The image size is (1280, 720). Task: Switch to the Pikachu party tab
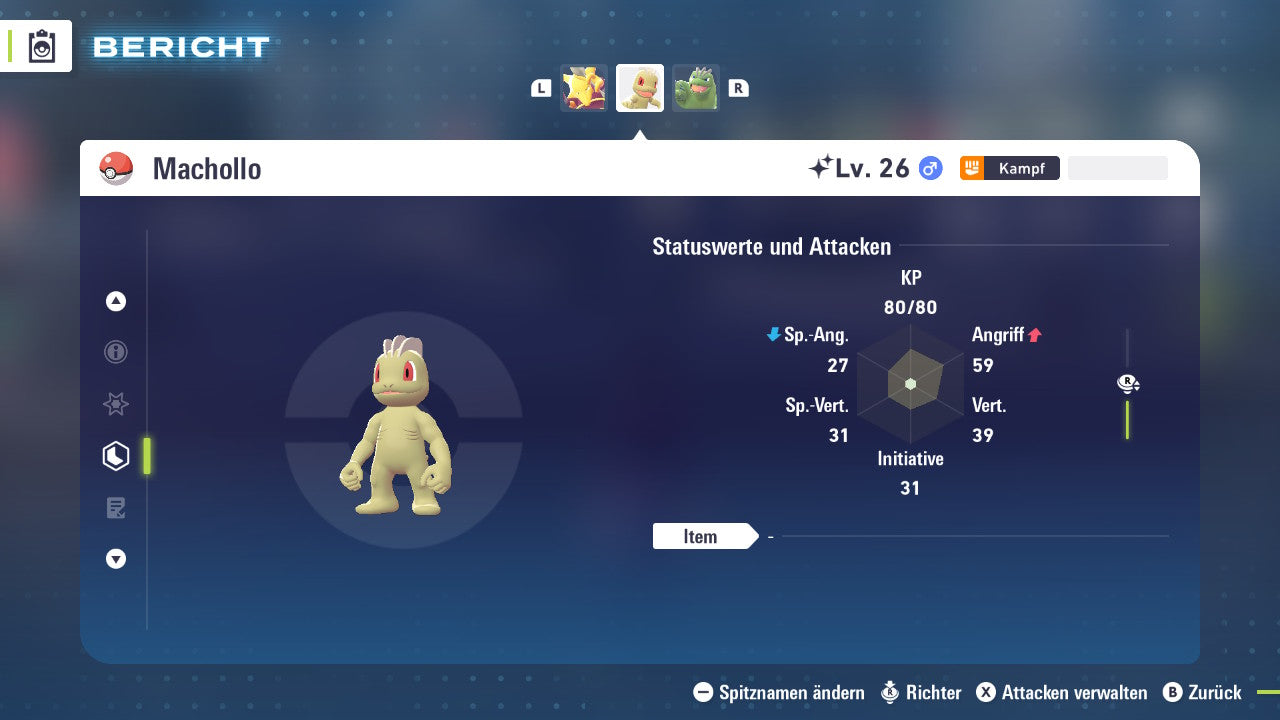584,87
